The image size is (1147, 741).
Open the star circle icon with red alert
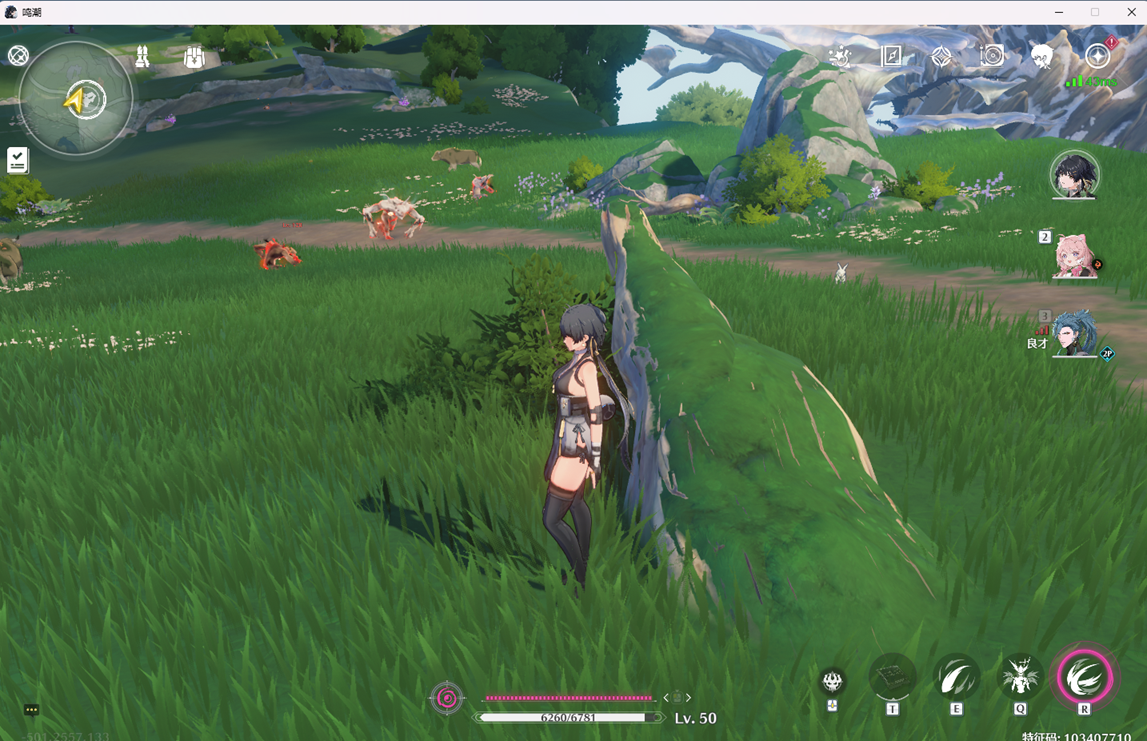pos(1097,56)
